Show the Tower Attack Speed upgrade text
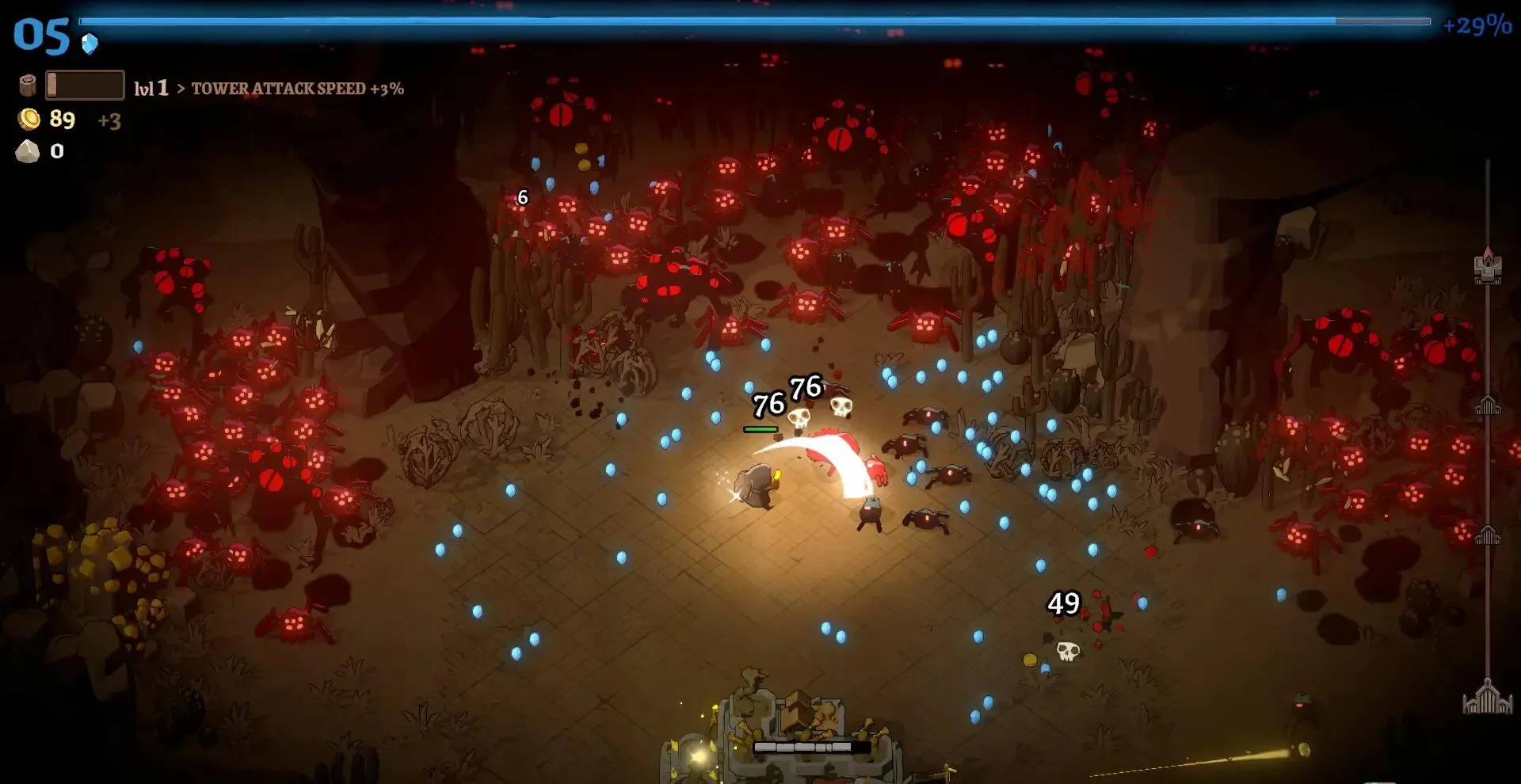Image resolution: width=1521 pixels, height=784 pixels. click(297, 89)
